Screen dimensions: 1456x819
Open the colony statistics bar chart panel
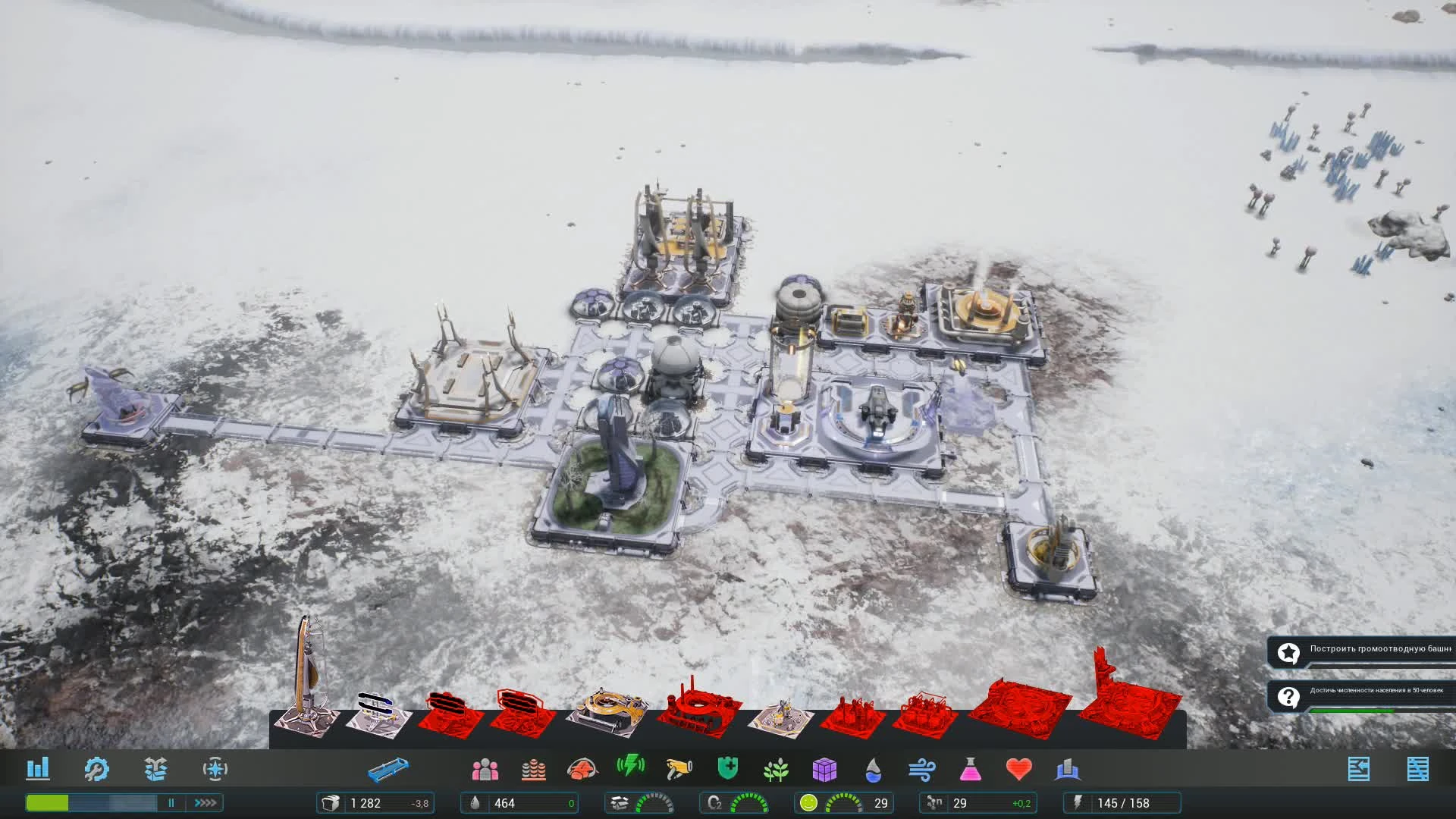click(x=39, y=769)
